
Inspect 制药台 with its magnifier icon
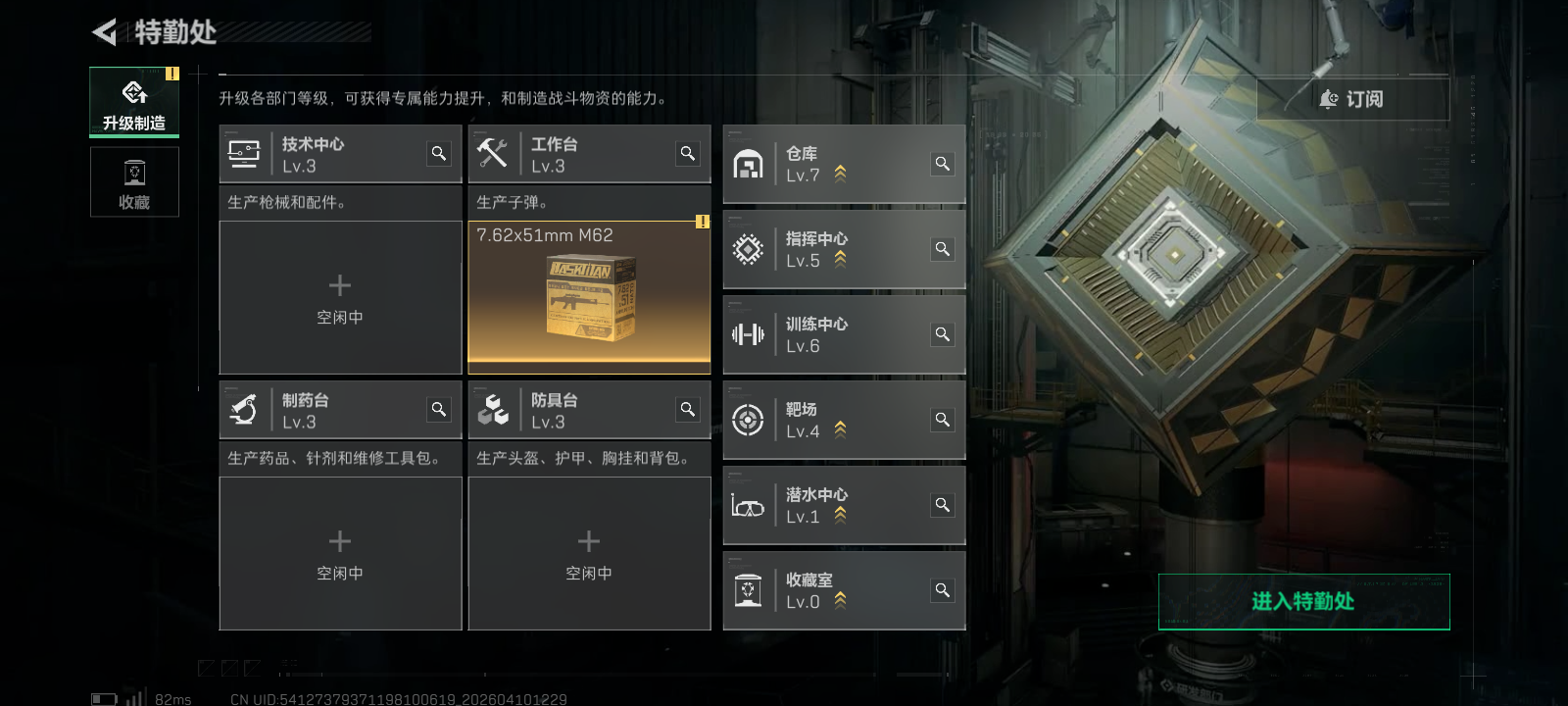pyautogui.click(x=439, y=410)
